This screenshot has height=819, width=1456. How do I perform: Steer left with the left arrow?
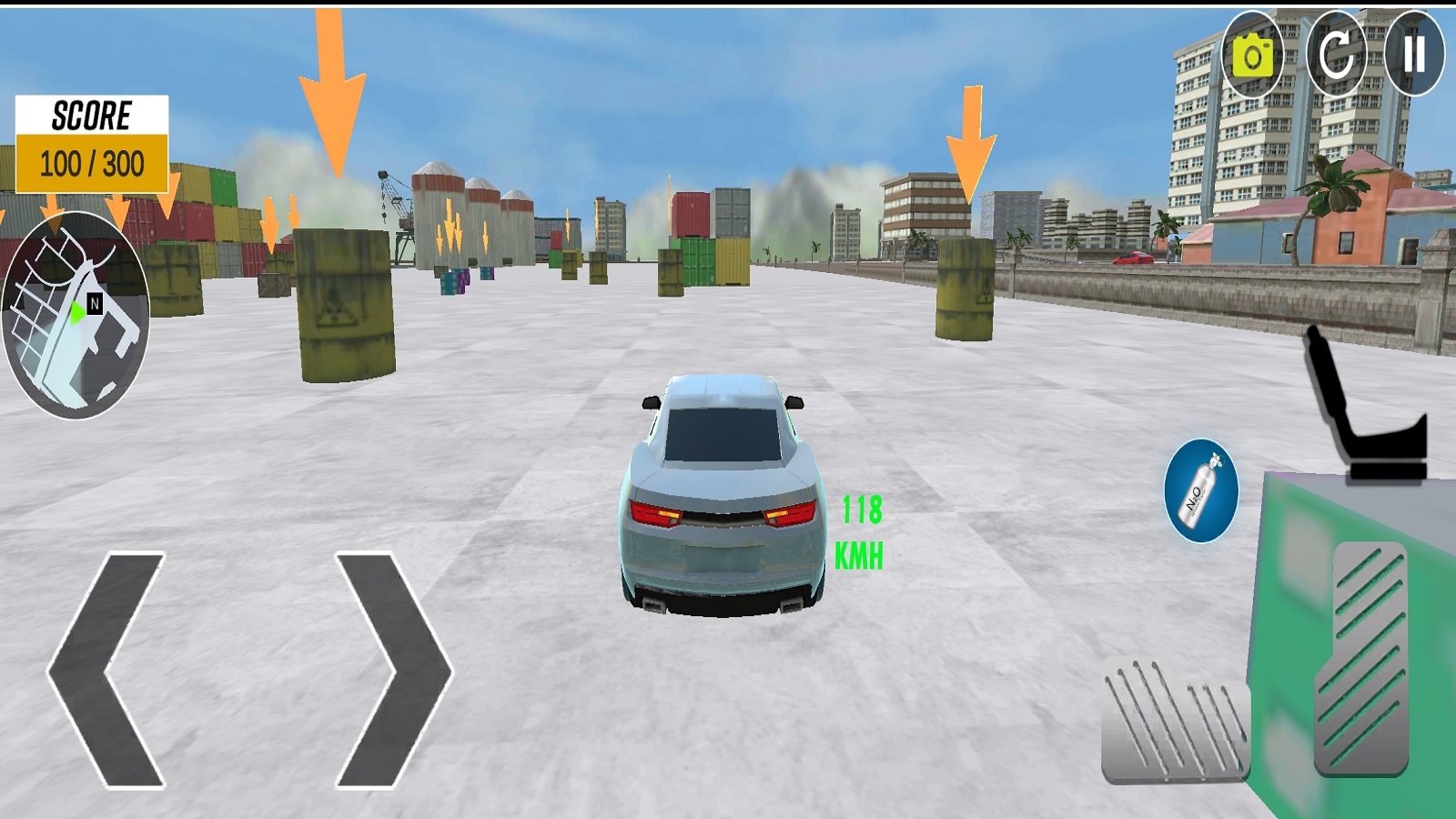coord(109,669)
